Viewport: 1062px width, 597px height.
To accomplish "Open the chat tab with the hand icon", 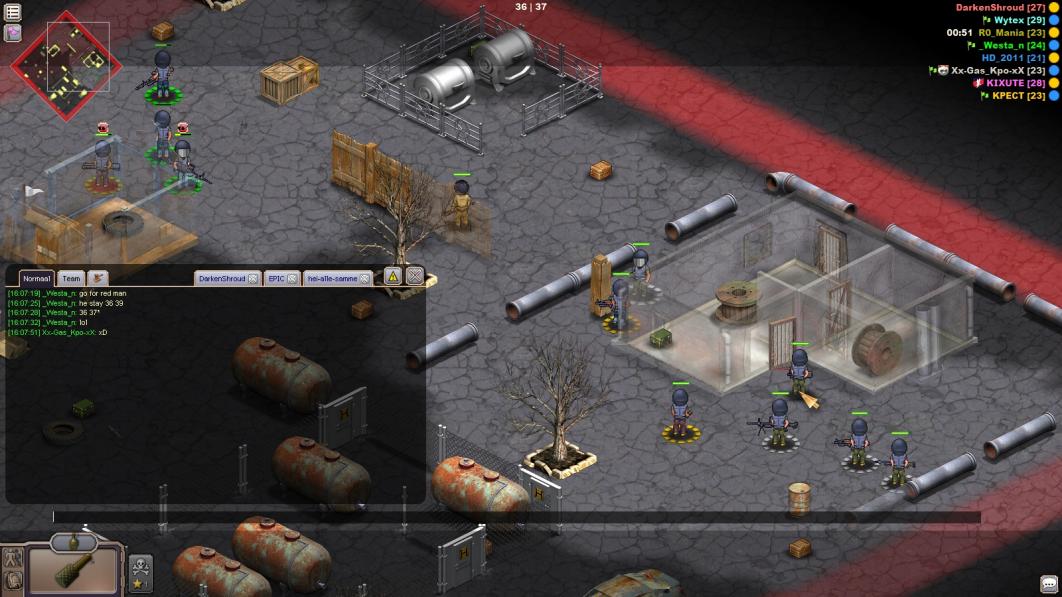I will click(x=98, y=278).
